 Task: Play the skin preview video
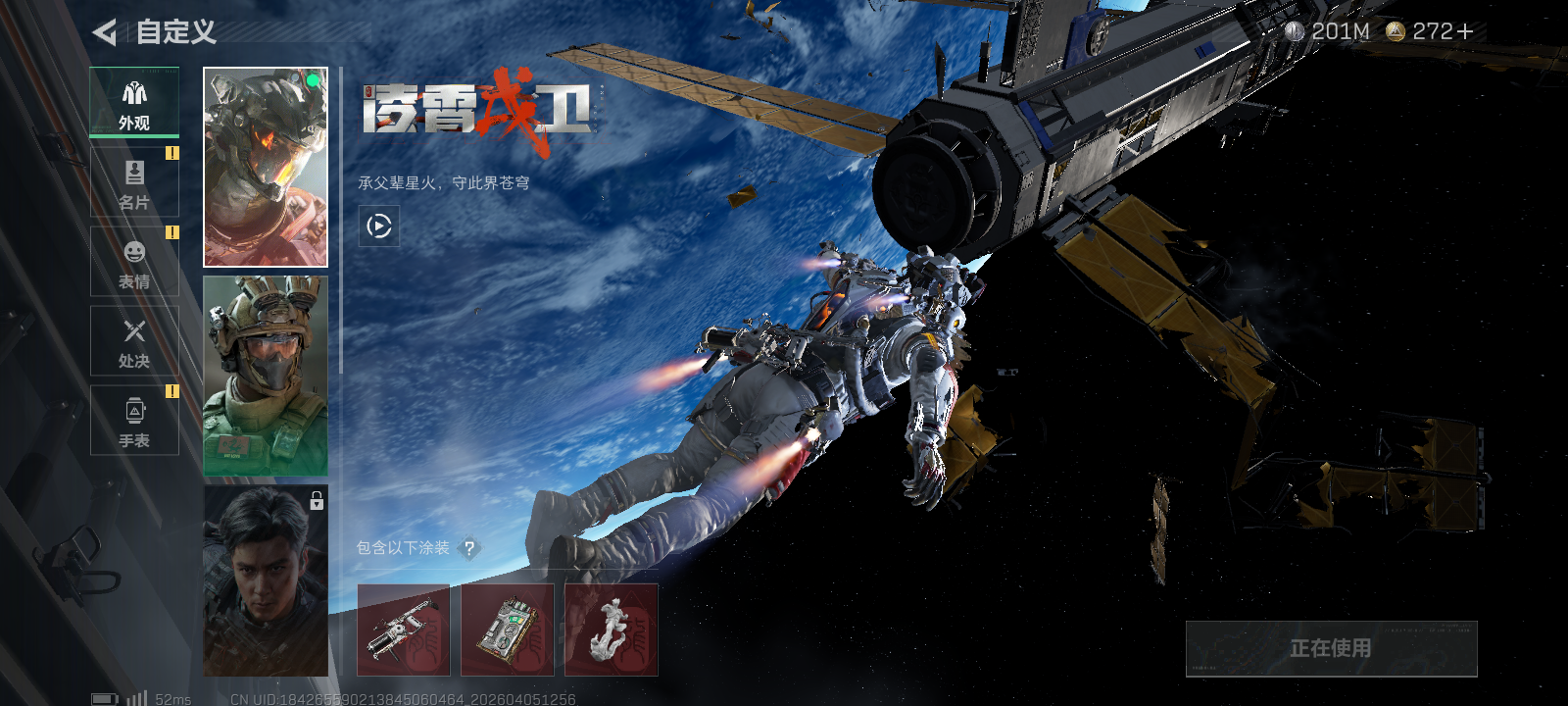(379, 227)
